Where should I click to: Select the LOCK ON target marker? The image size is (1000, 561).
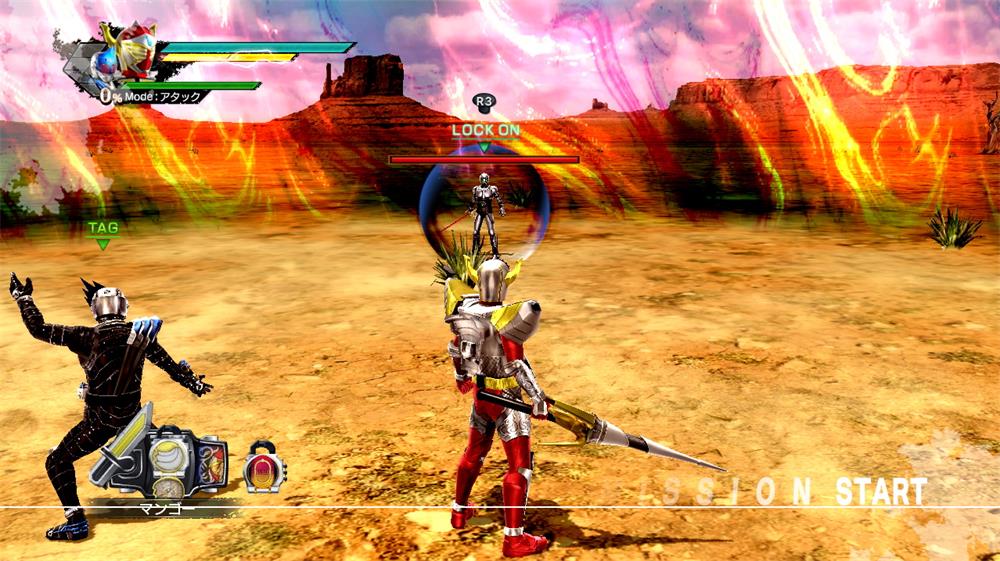[485, 133]
